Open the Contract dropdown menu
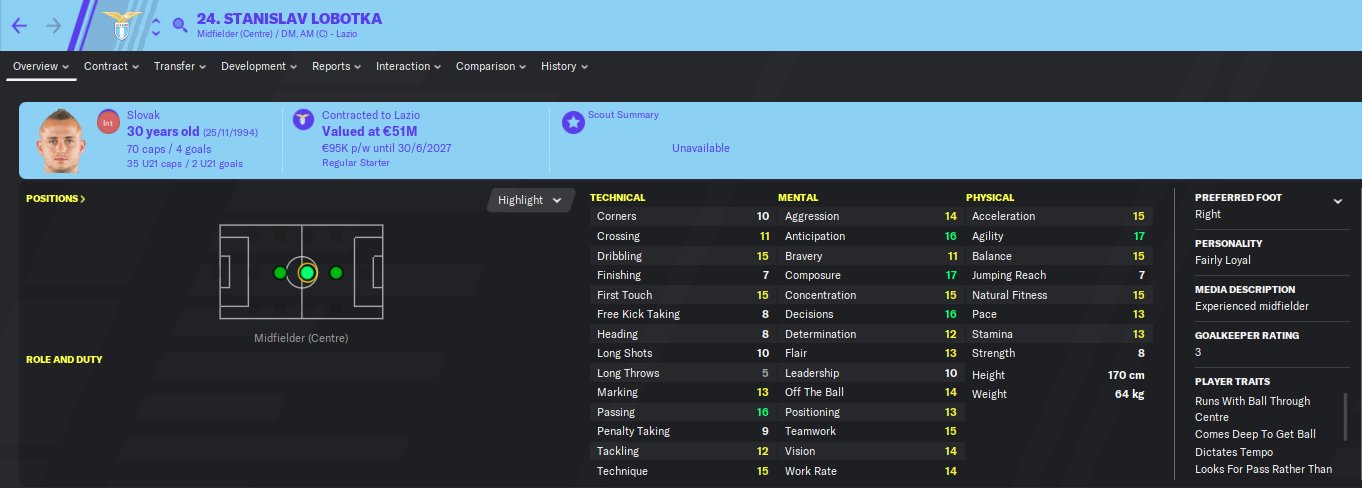 [x=111, y=67]
